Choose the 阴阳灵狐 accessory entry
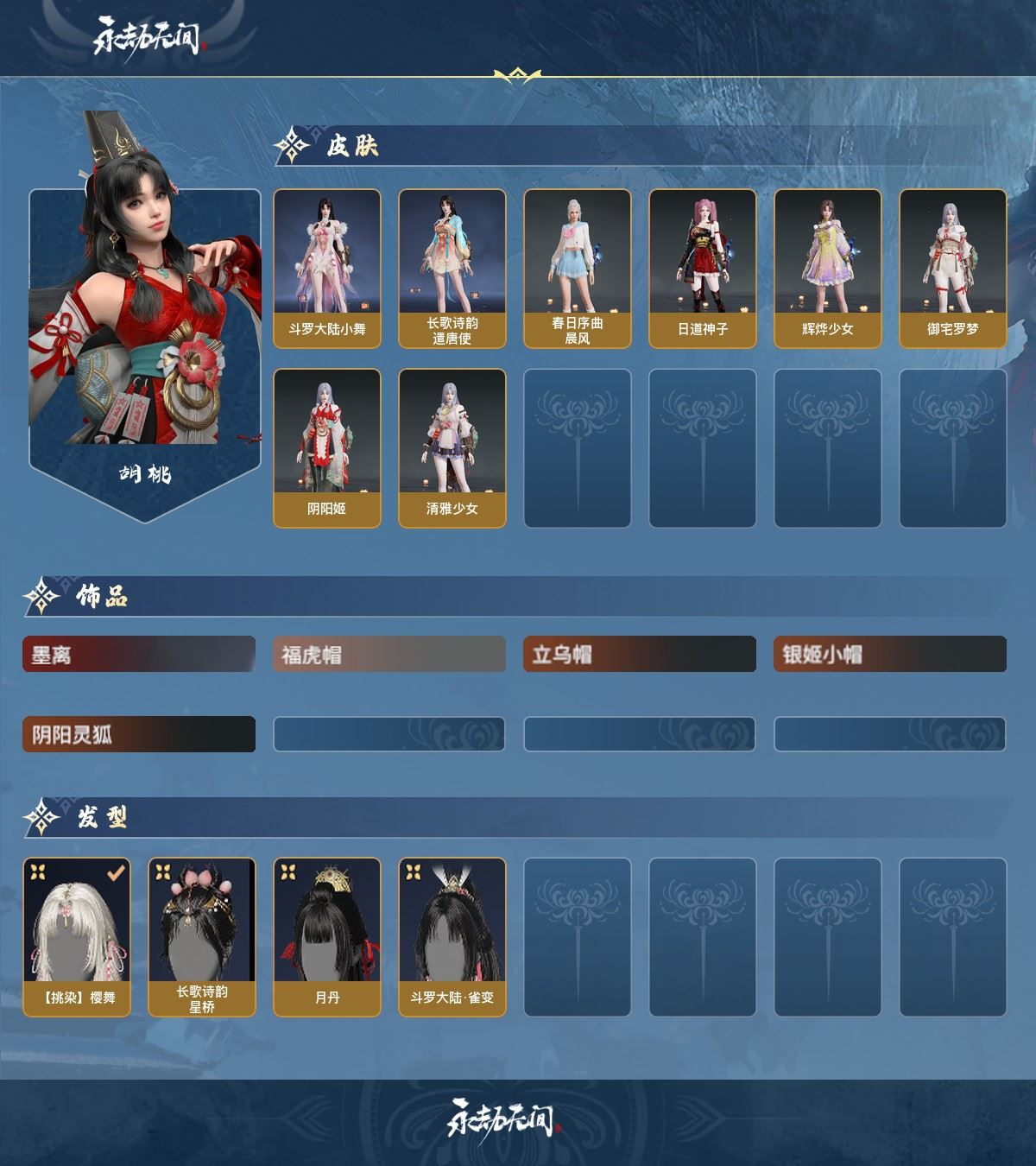Viewport: 1036px width, 1166px height. click(139, 734)
